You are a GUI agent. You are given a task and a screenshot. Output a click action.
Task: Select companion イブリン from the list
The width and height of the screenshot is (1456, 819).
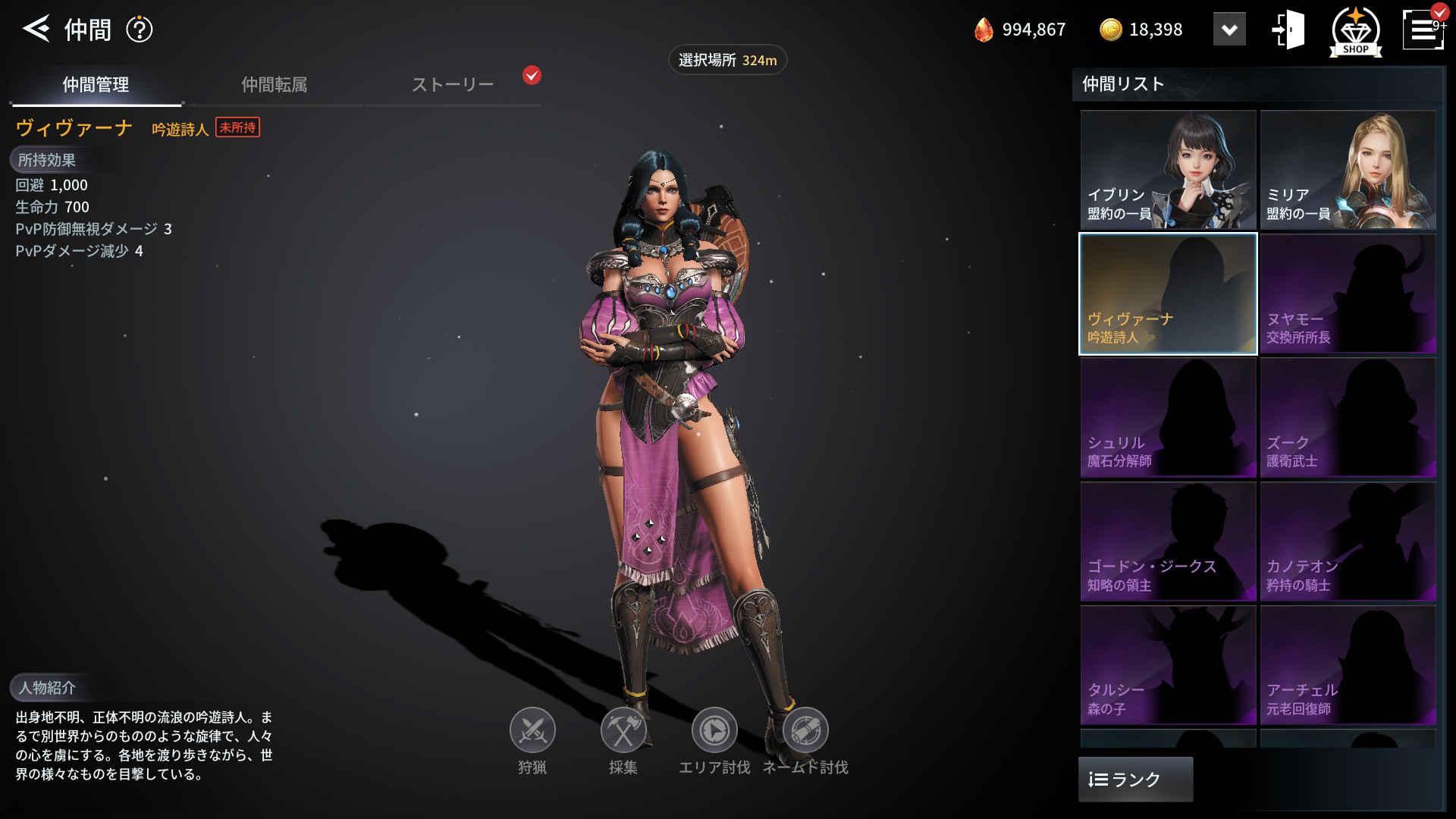click(1168, 170)
